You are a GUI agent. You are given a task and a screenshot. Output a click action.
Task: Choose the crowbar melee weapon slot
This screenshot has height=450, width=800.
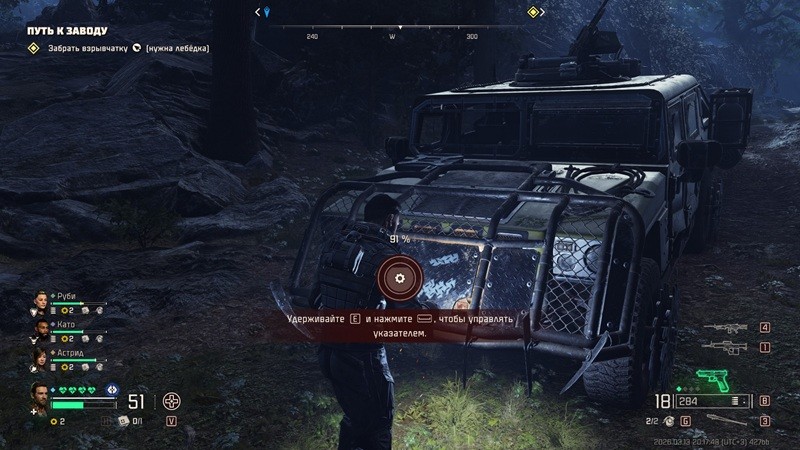tap(728, 420)
